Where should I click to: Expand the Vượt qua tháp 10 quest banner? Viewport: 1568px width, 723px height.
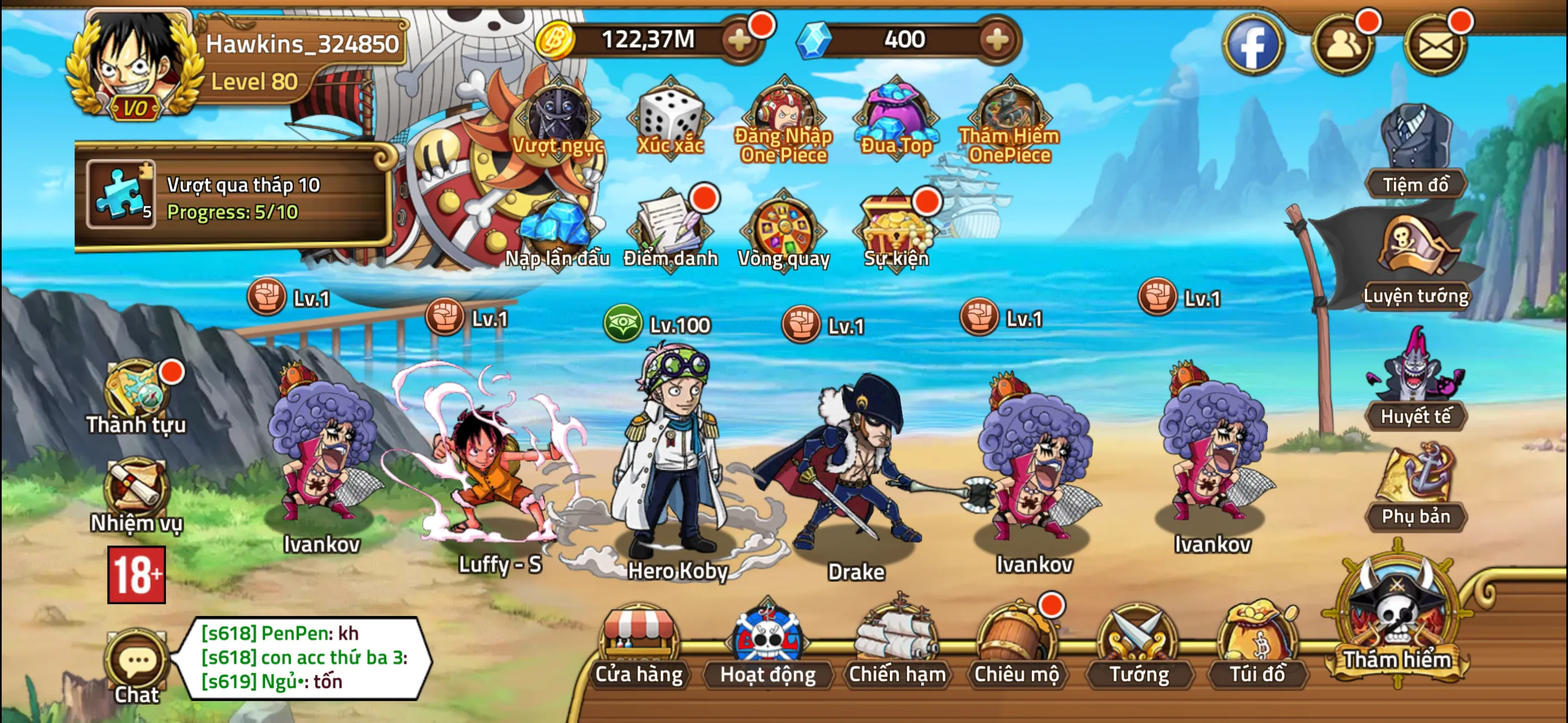point(237,198)
